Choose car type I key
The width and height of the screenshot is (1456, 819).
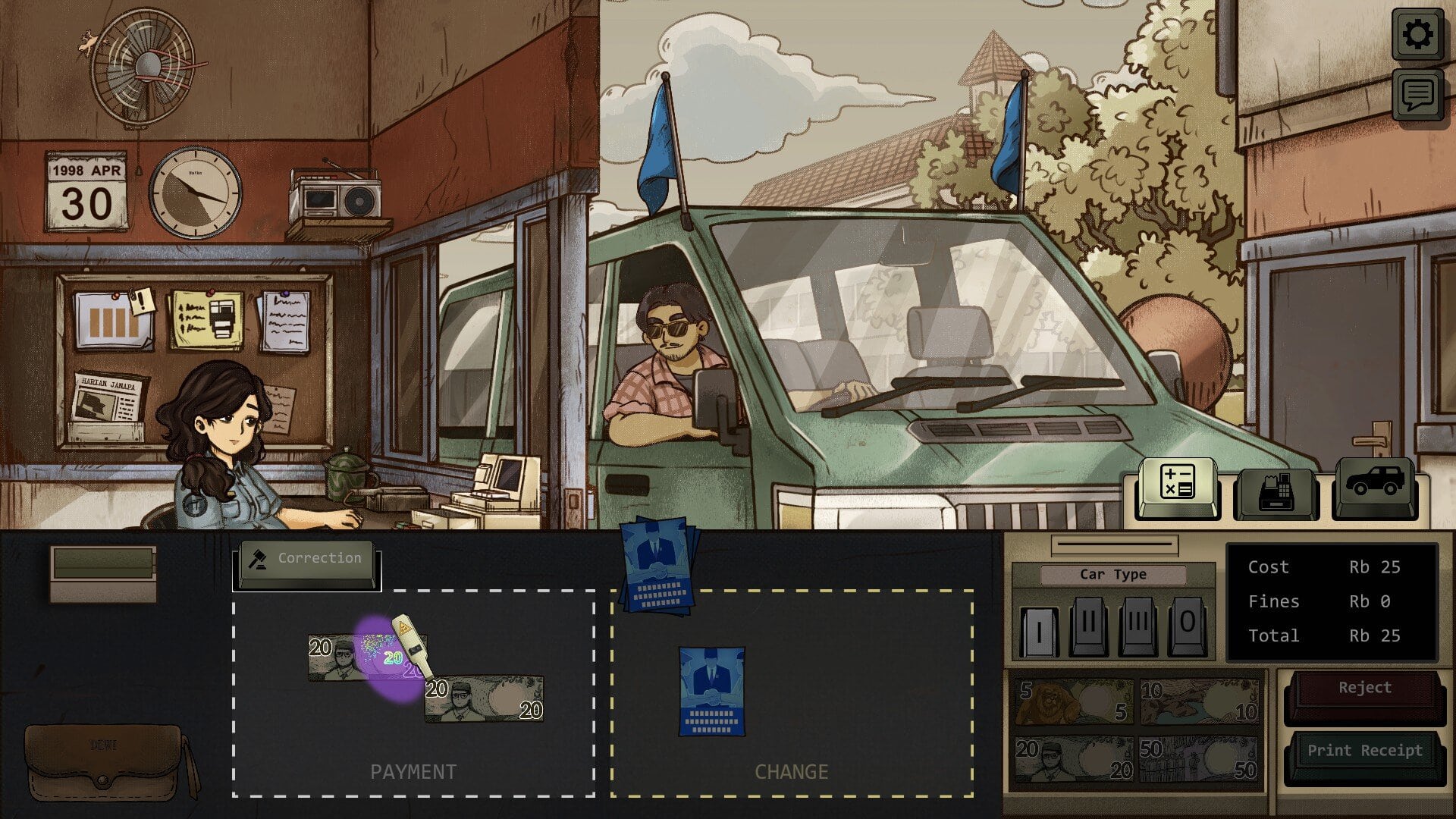pyautogui.click(x=1039, y=628)
